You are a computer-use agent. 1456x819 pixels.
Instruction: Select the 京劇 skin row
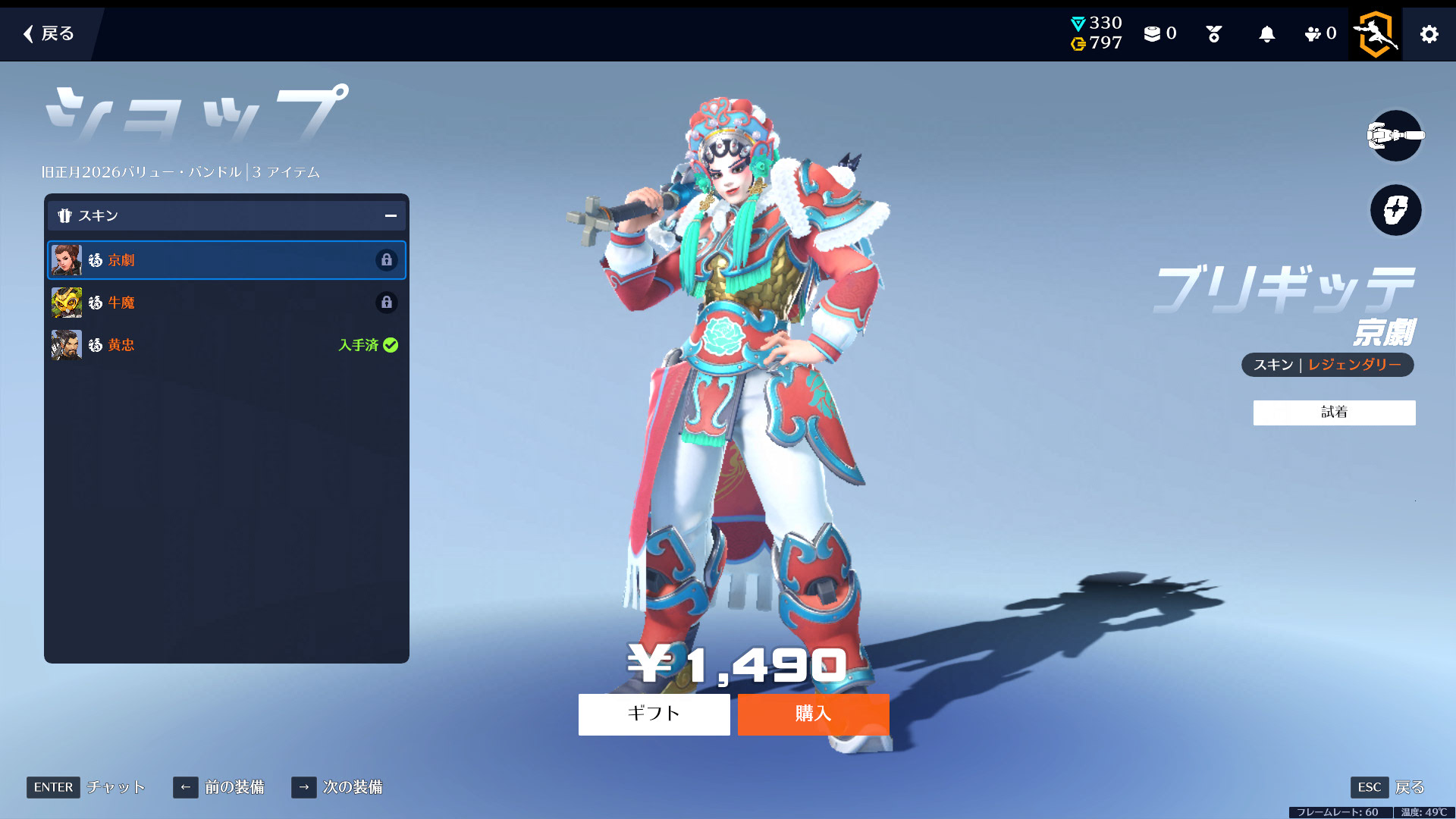tap(226, 260)
